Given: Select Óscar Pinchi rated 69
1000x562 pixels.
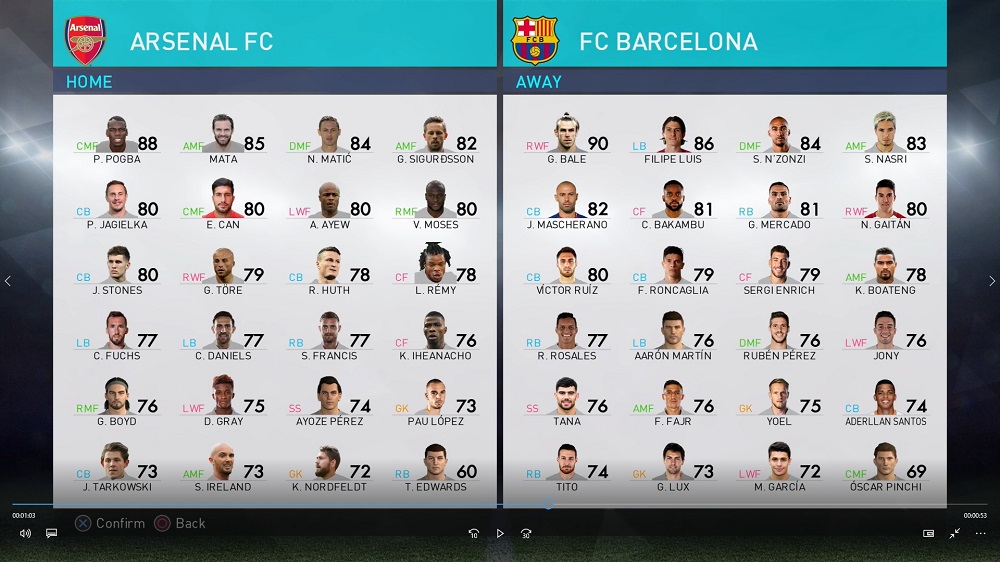Looking at the screenshot, I should (x=885, y=467).
